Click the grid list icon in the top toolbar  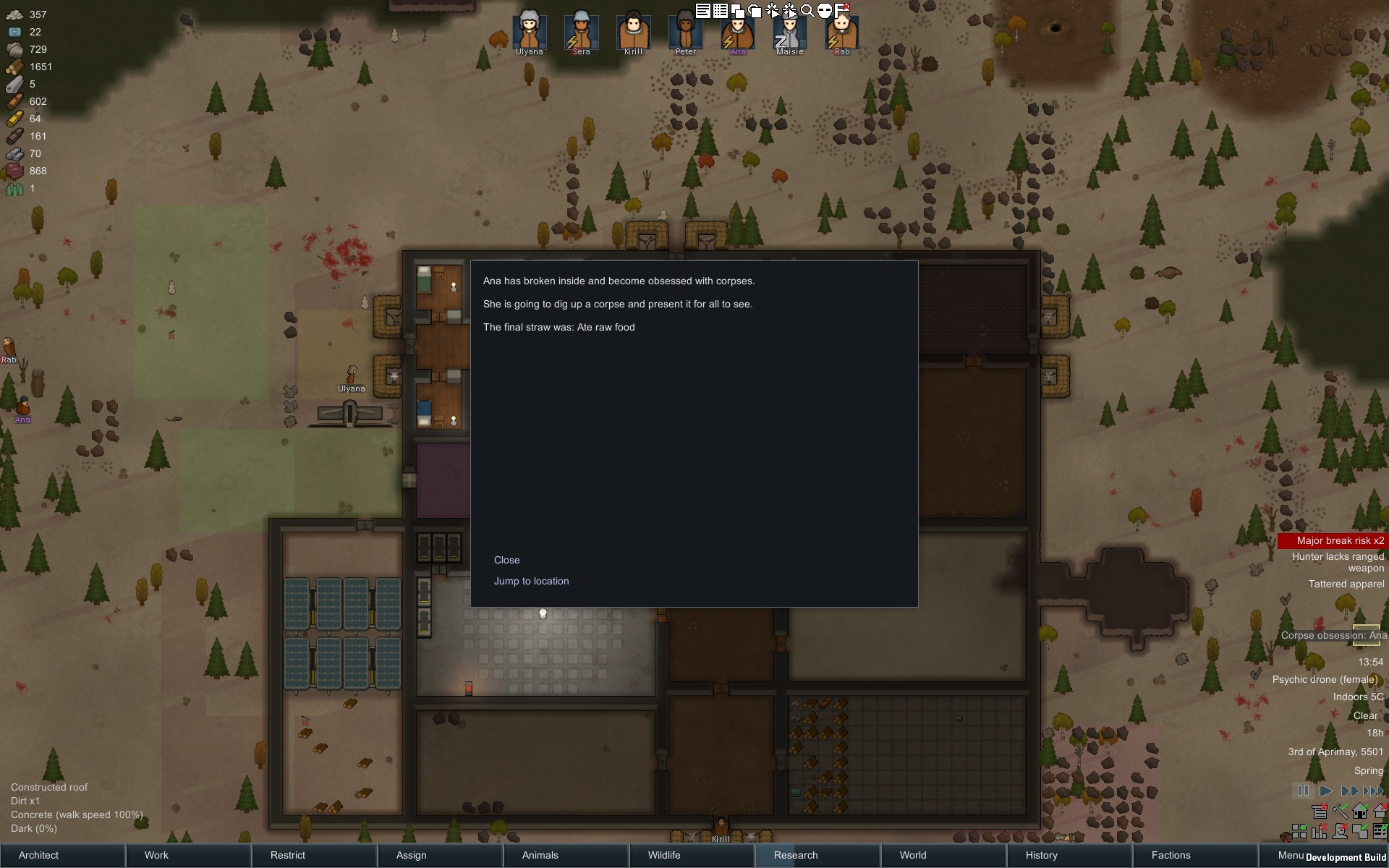pyautogui.click(x=720, y=10)
